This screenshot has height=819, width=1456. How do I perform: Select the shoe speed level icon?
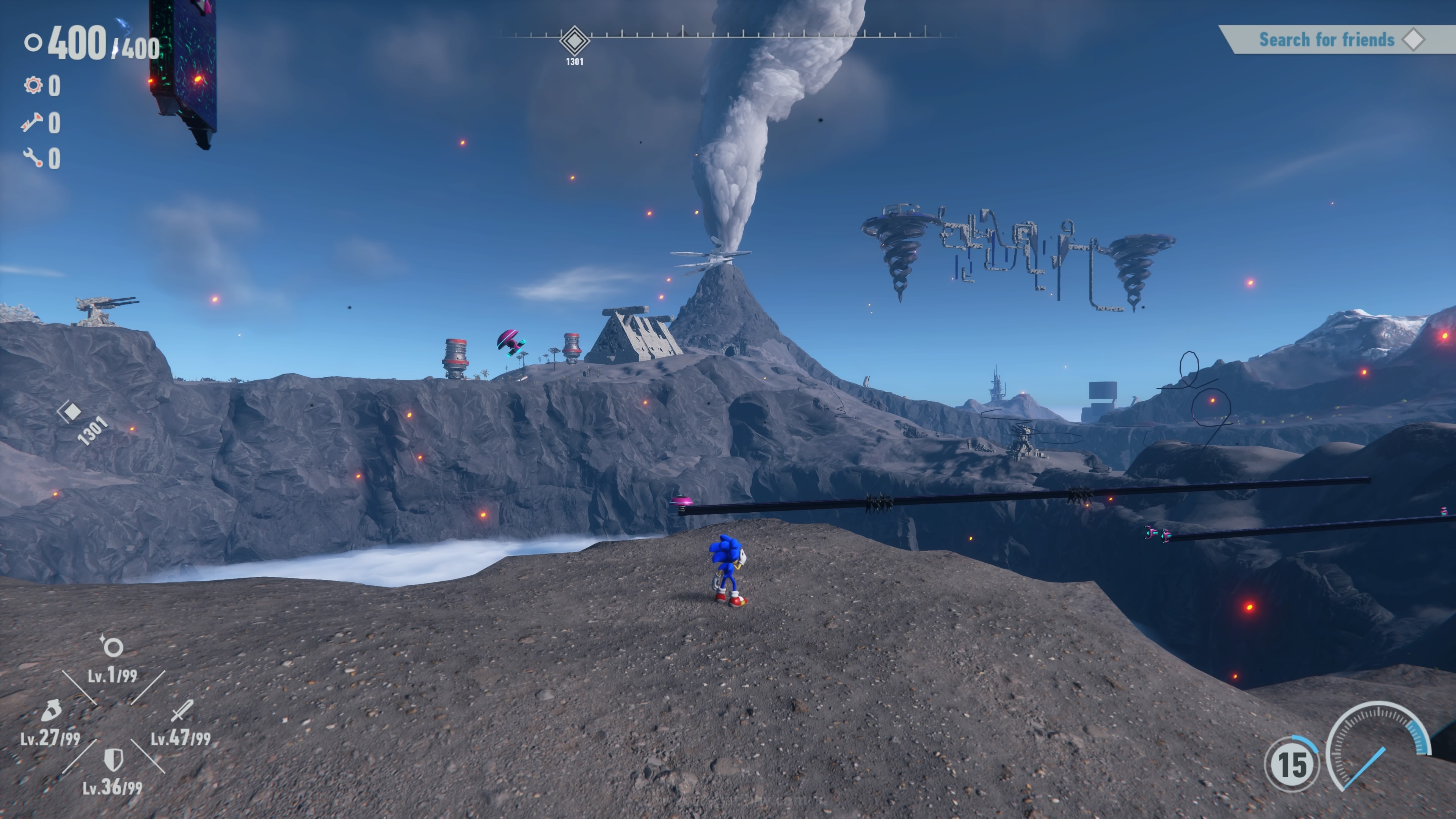pyautogui.click(x=52, y=711)
